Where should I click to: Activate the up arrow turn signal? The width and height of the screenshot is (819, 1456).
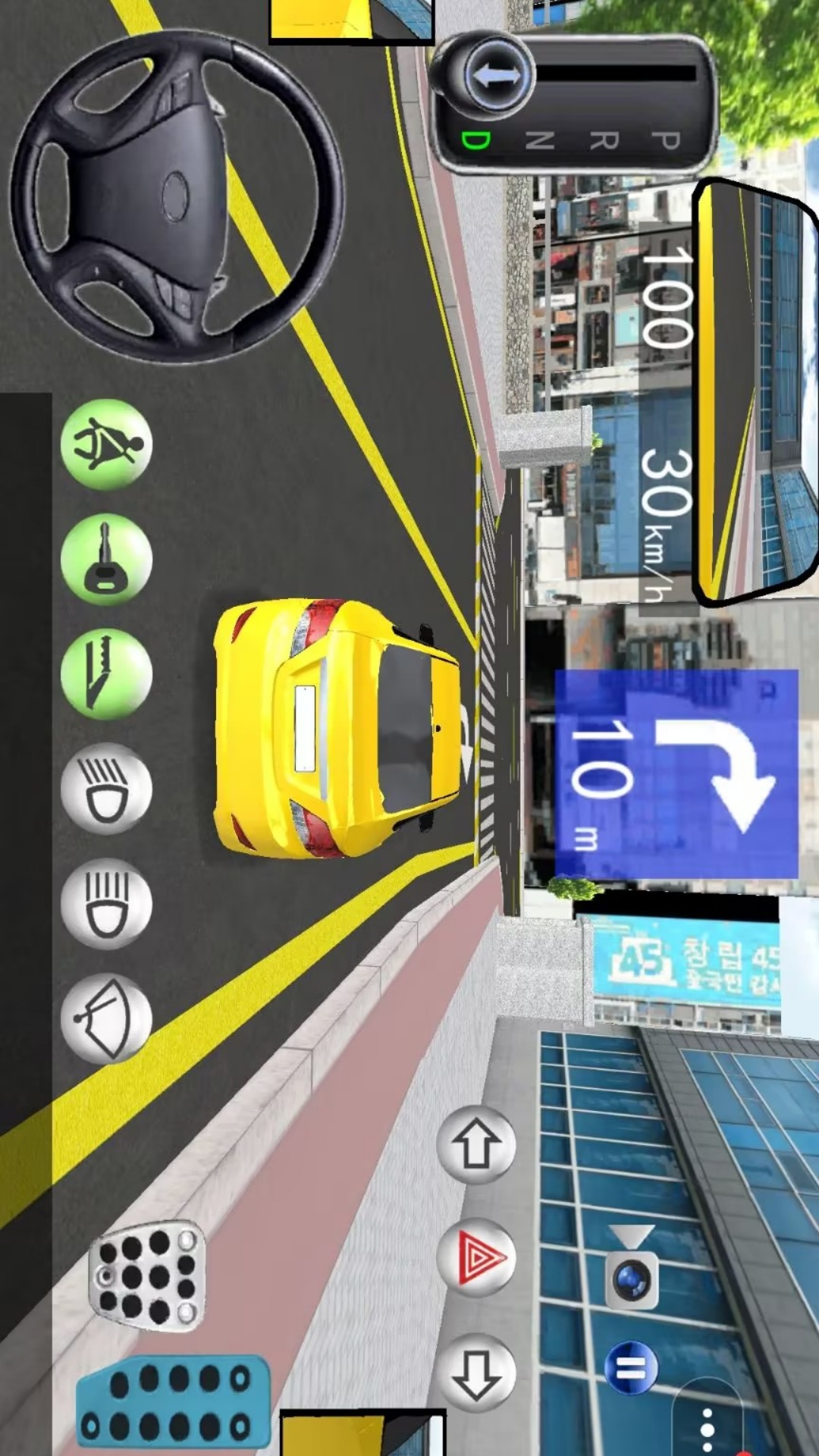pos(475,1144)
